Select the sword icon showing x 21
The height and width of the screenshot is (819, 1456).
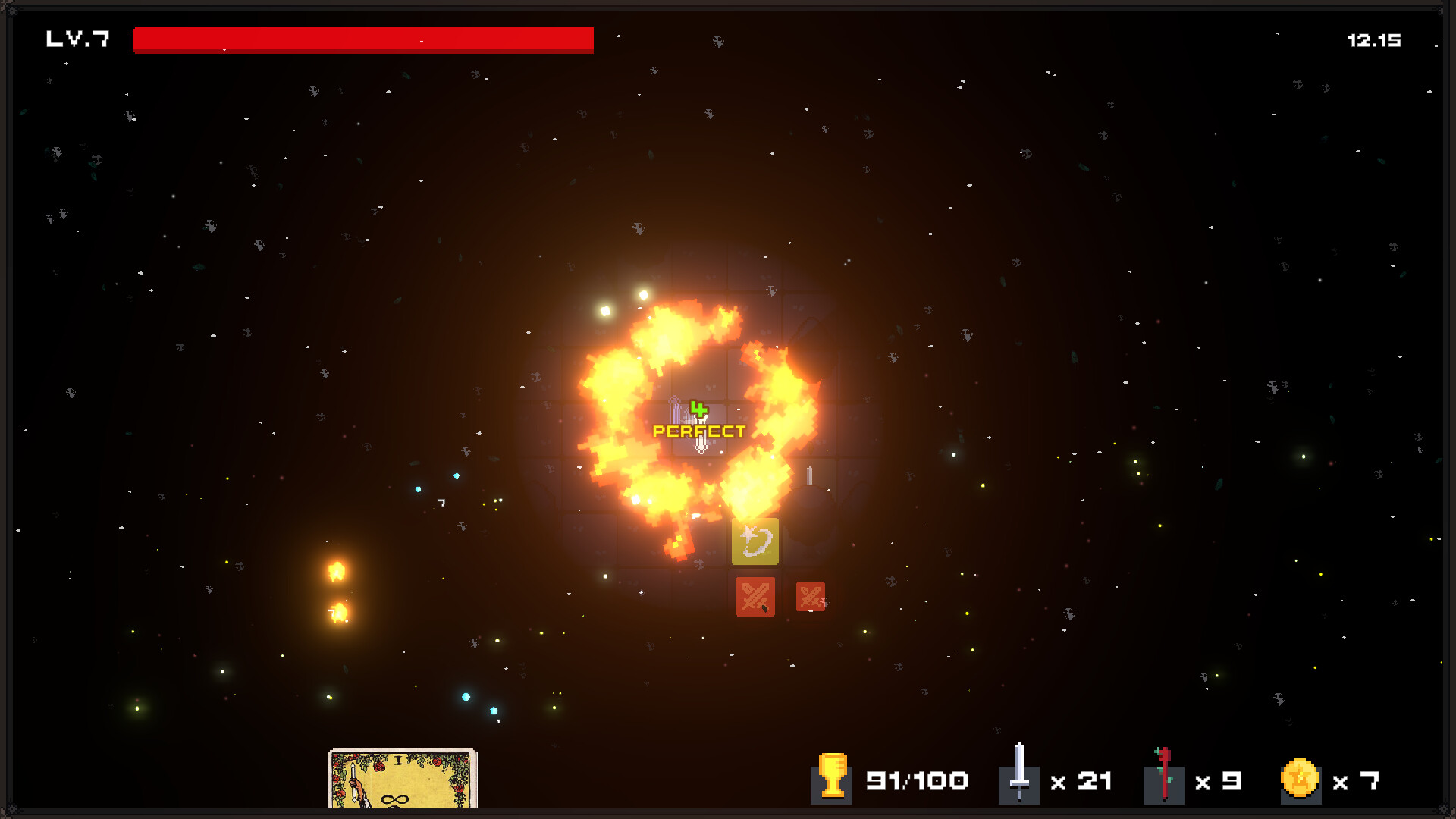pos(1020,780)
